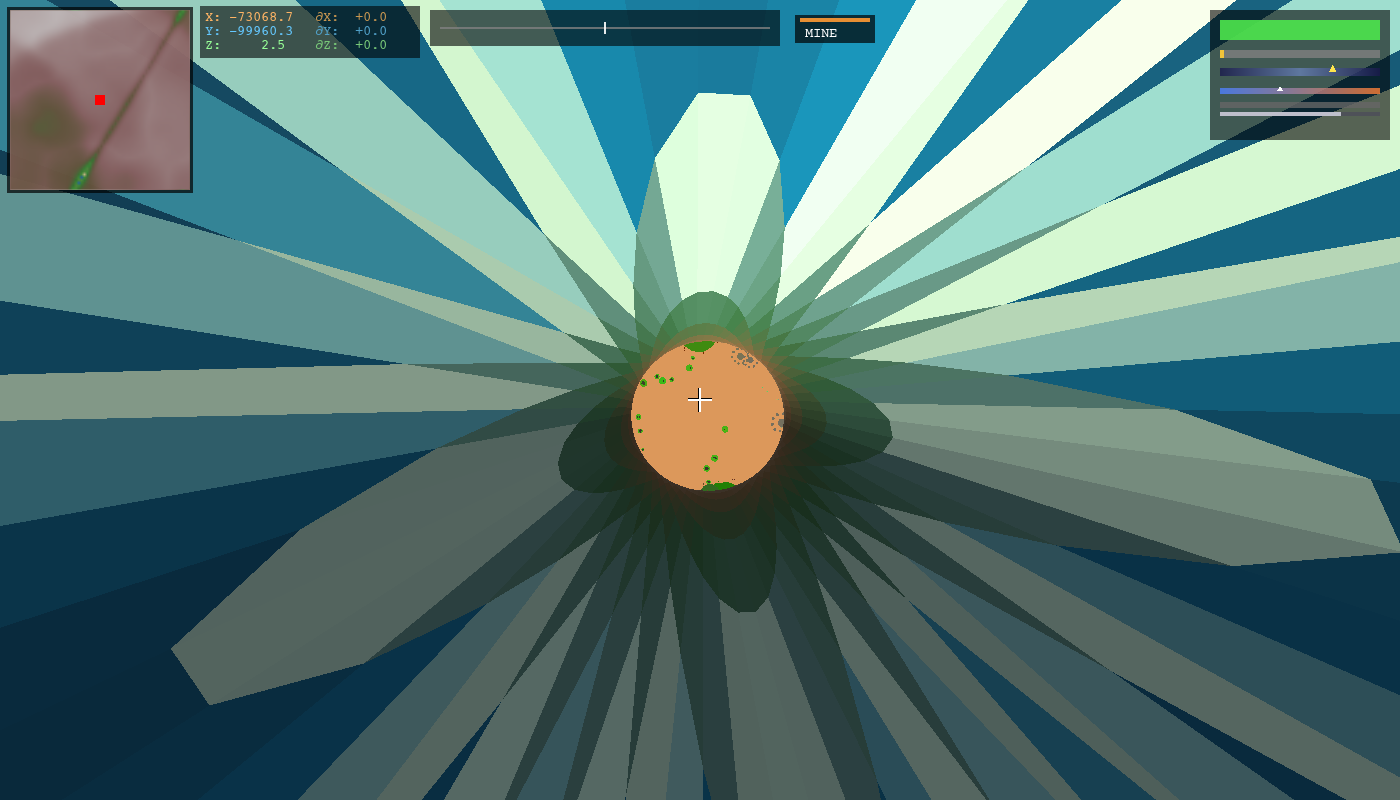1400x800 pixels.
Task: Click the green status bar in the top-right panel
Action: (1300, 30)
